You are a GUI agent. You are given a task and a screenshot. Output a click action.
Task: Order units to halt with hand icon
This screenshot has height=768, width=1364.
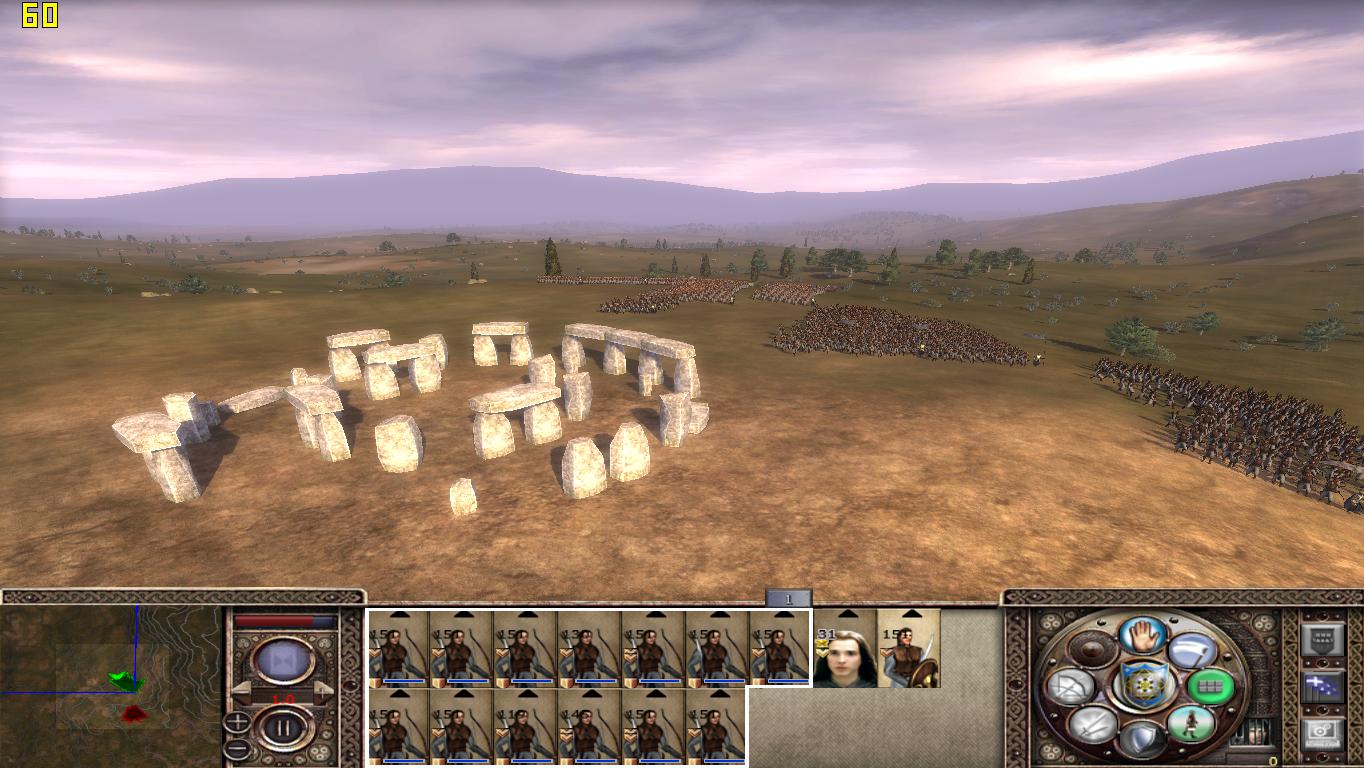click(x=1140, y=635)
